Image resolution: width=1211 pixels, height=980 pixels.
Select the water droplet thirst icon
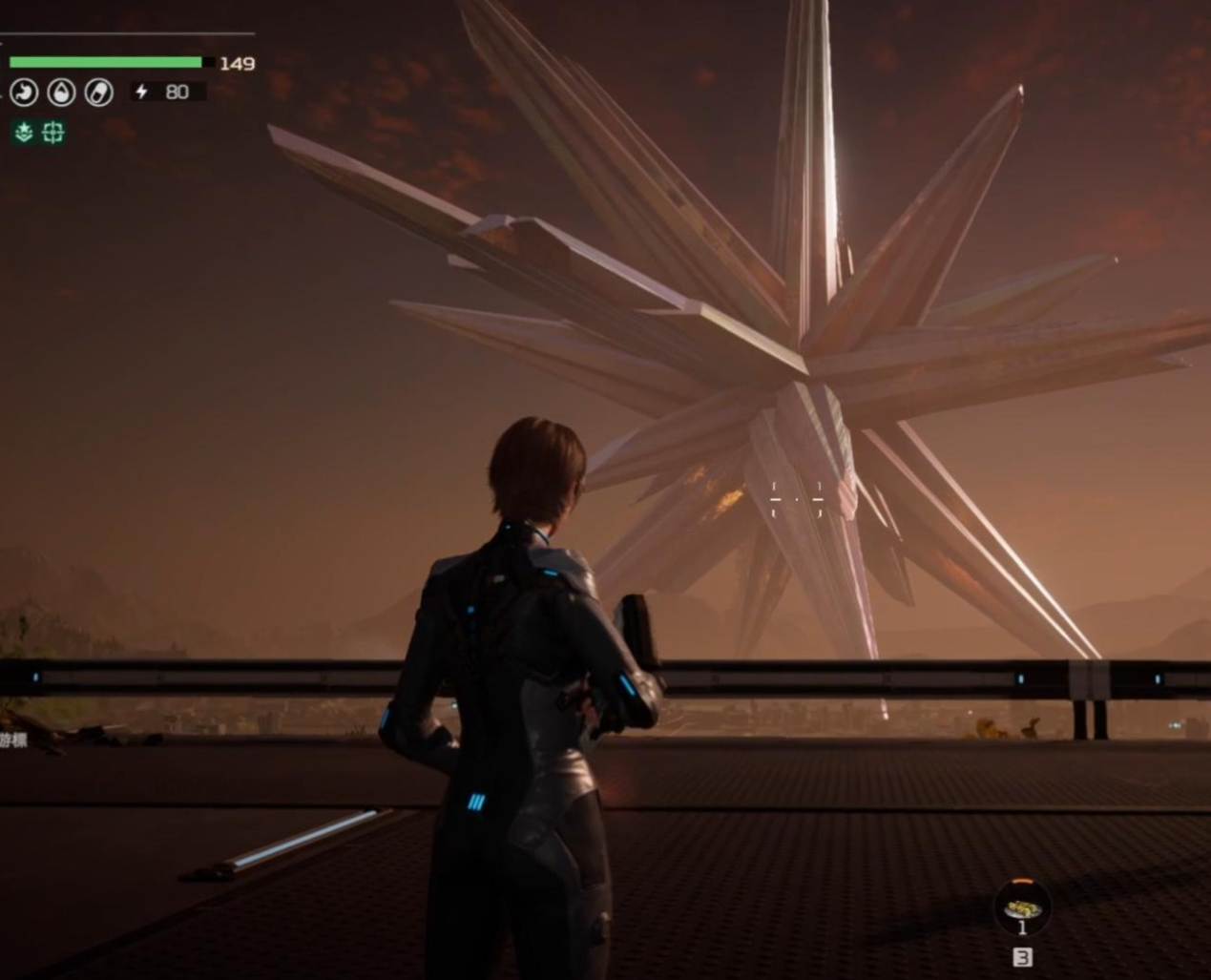click(61, 93)
